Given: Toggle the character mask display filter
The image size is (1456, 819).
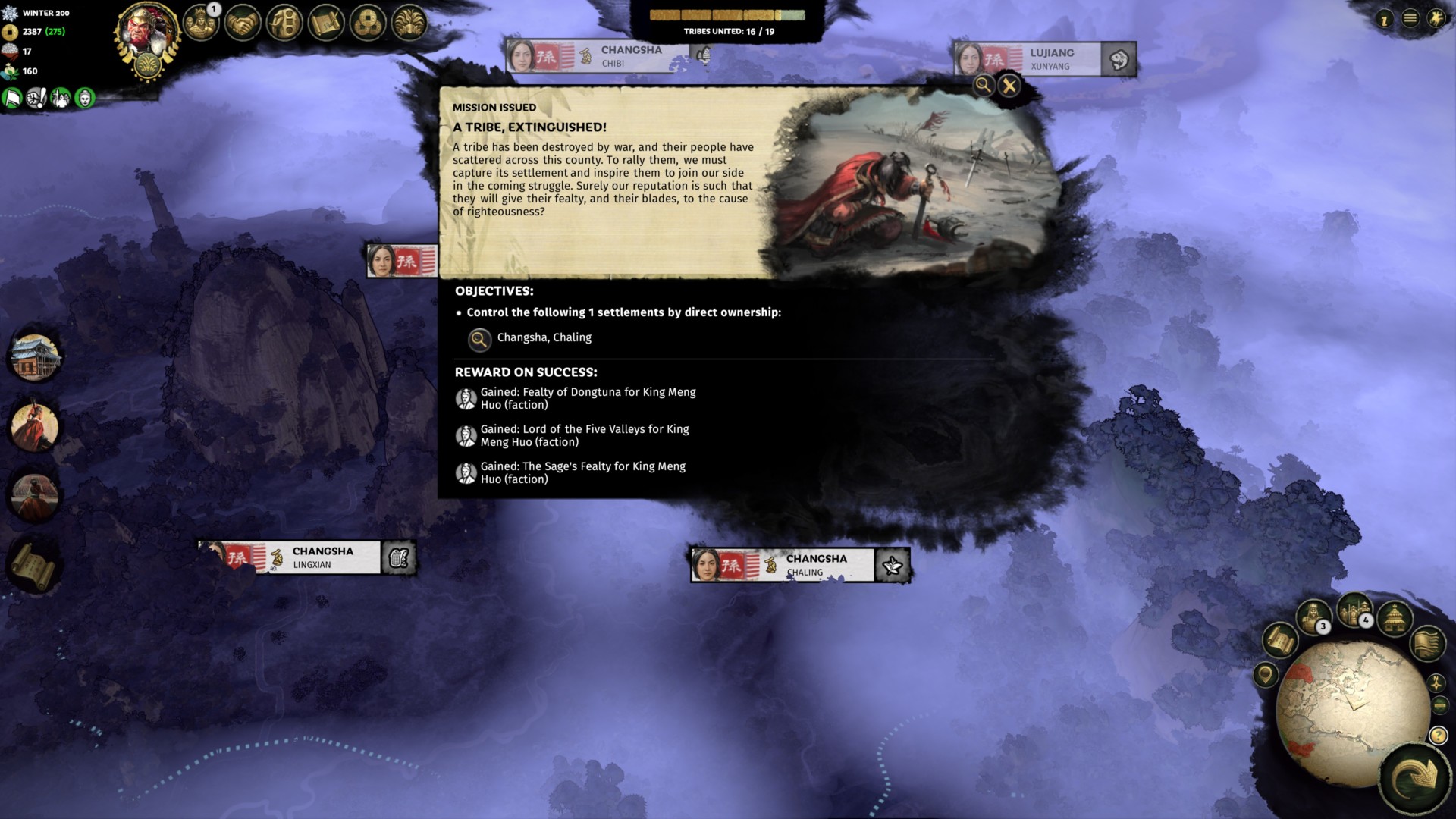Looking at the screenshot, I should (83, 99).
